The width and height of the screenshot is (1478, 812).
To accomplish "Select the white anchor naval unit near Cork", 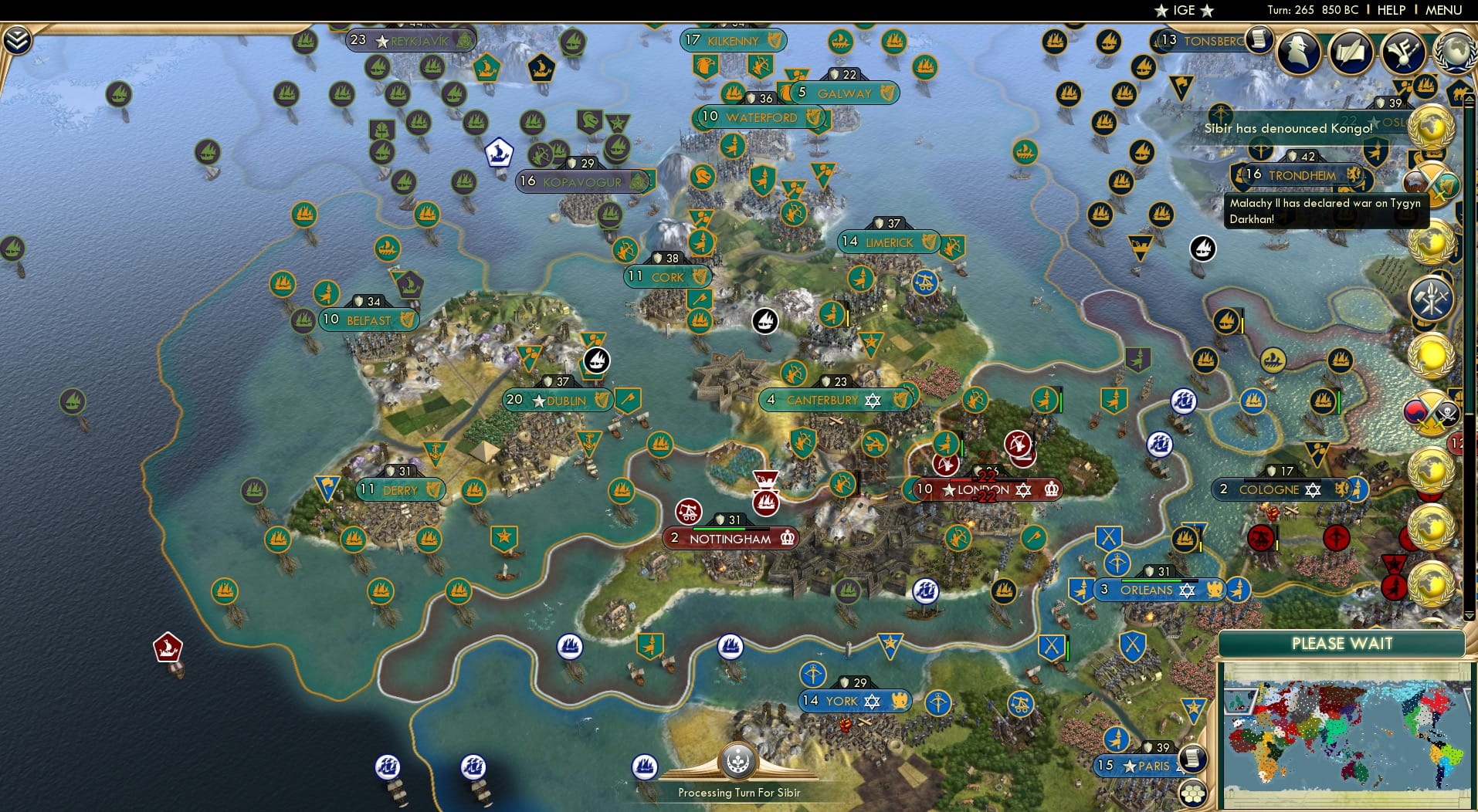I will point(764,320).
